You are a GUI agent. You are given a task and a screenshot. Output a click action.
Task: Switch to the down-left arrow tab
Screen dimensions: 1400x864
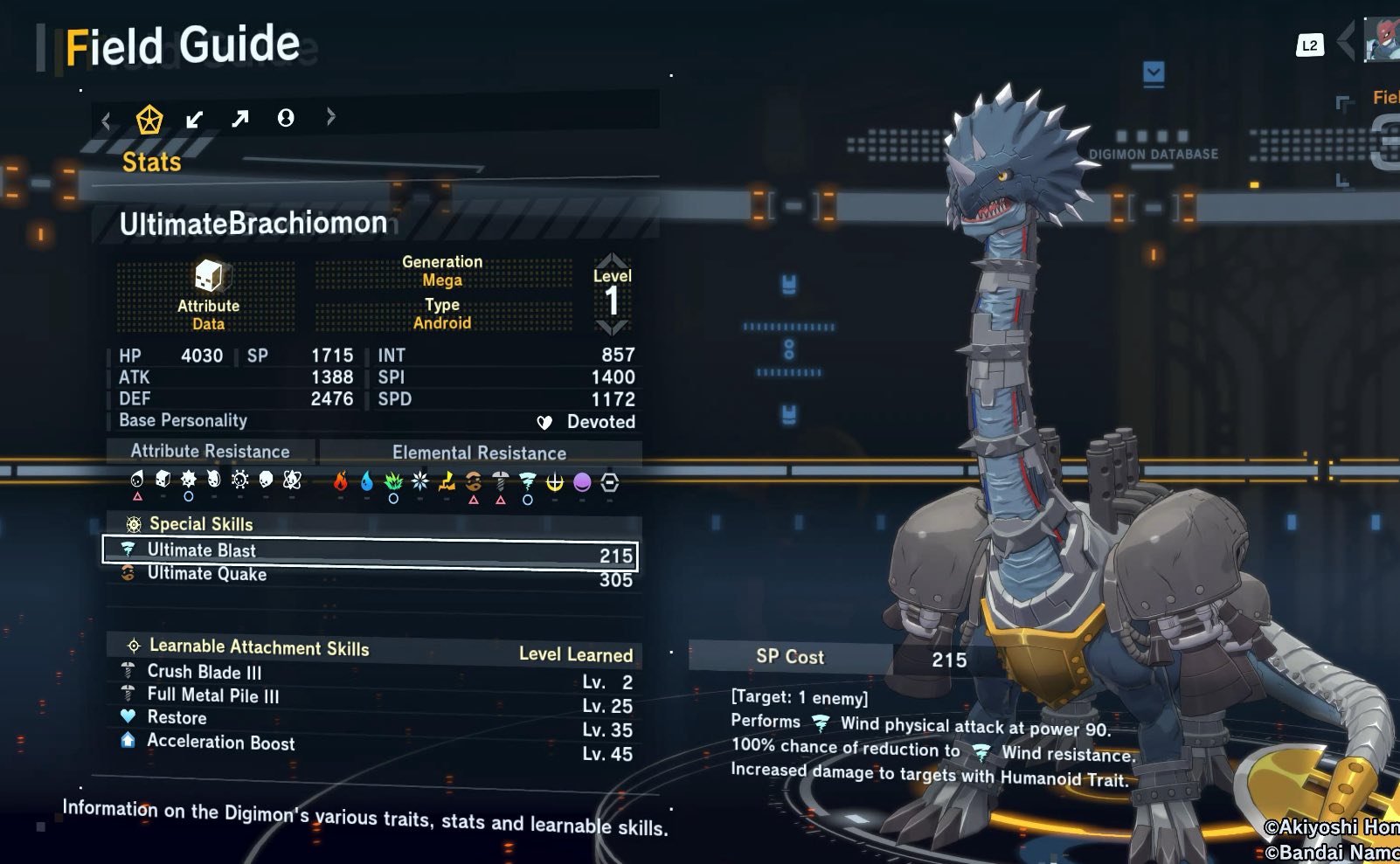click(195, 119)
